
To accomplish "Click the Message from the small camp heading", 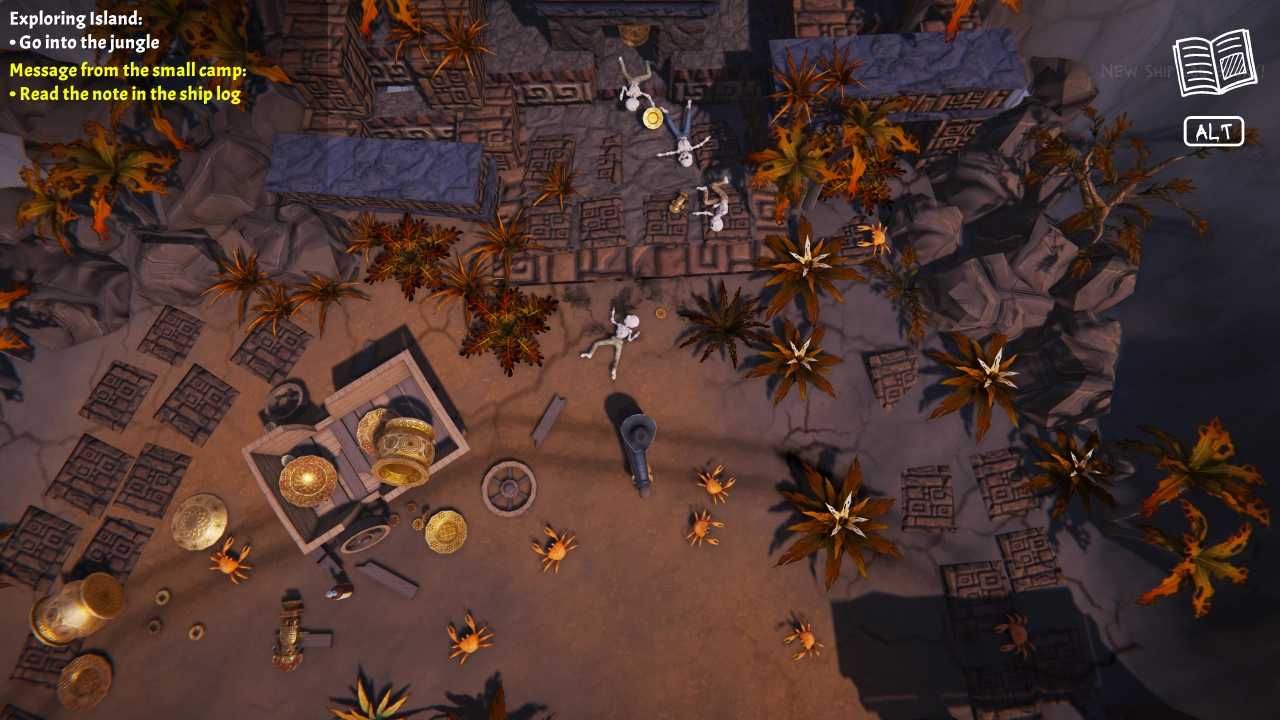I will [125, 70].
